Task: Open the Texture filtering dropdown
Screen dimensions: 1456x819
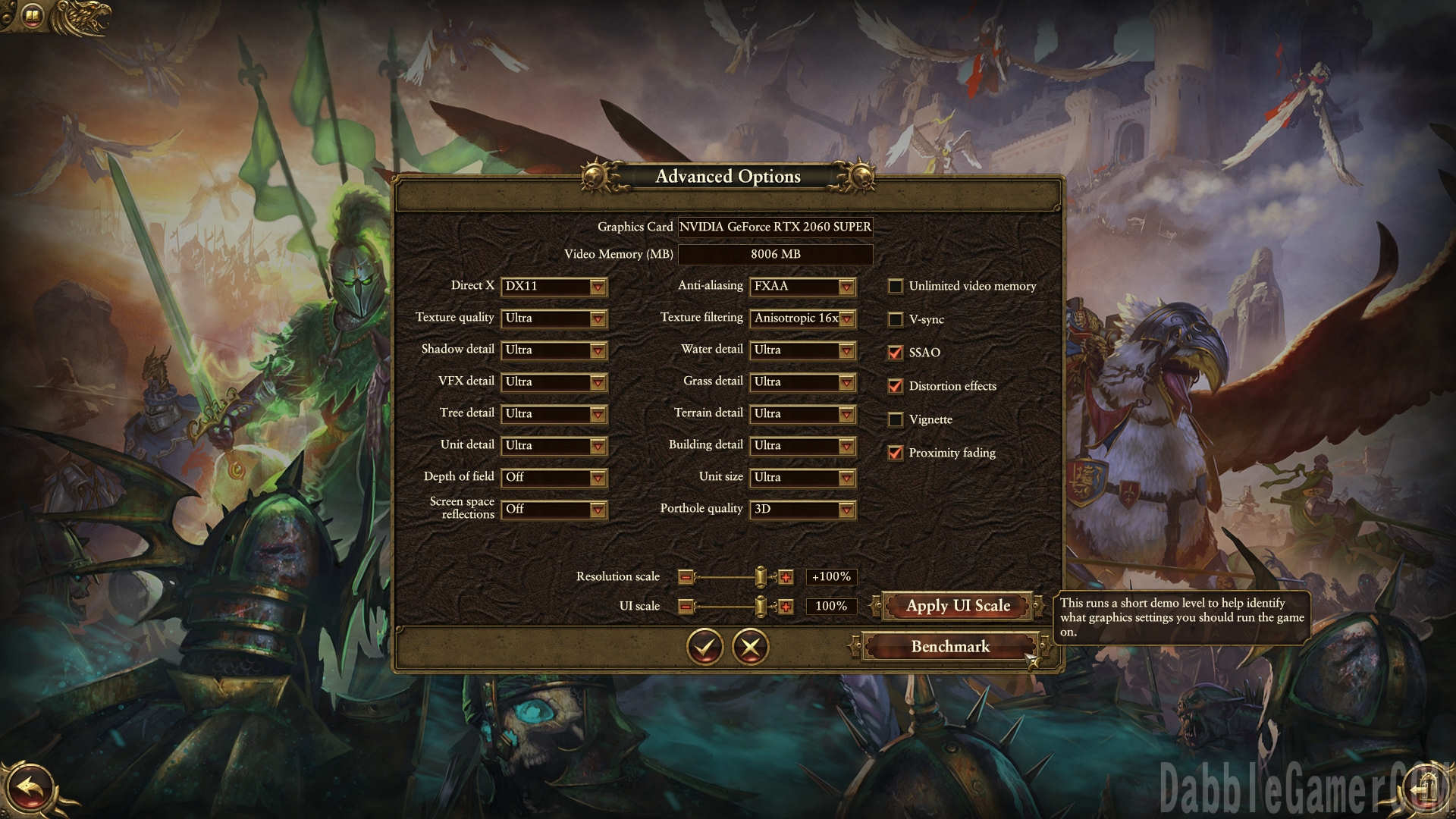Action: click(802, 318)
